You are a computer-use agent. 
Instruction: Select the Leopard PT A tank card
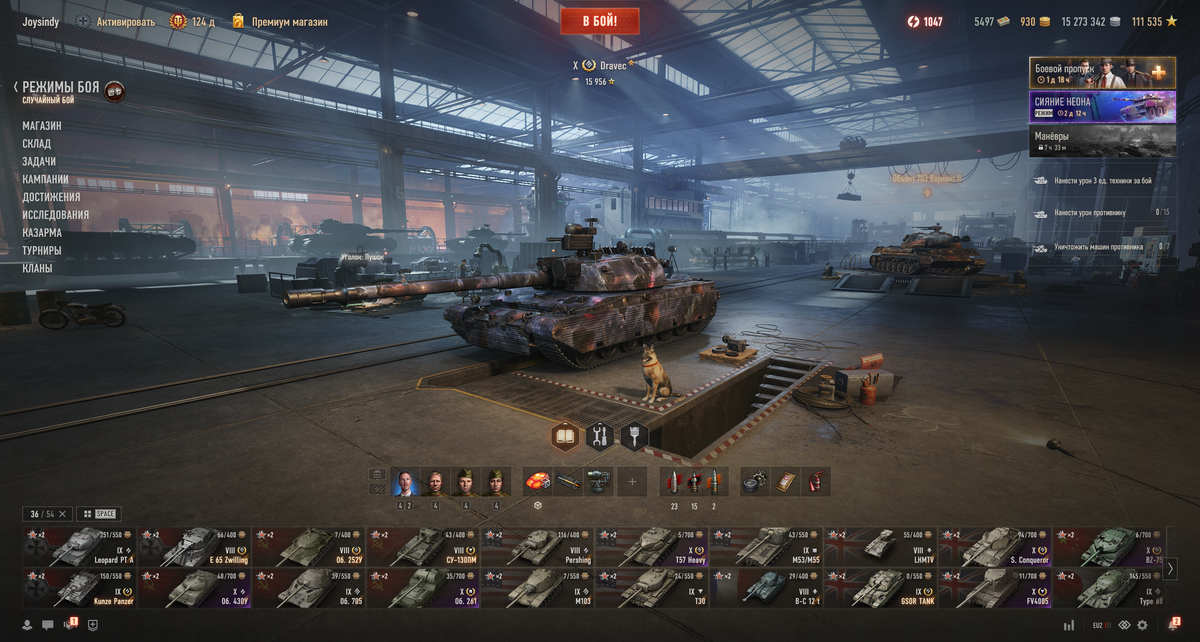tap(79, 547)
